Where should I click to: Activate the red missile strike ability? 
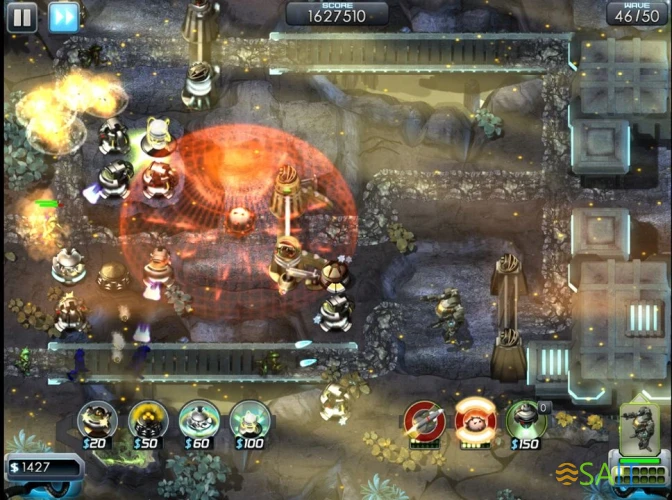424,422
